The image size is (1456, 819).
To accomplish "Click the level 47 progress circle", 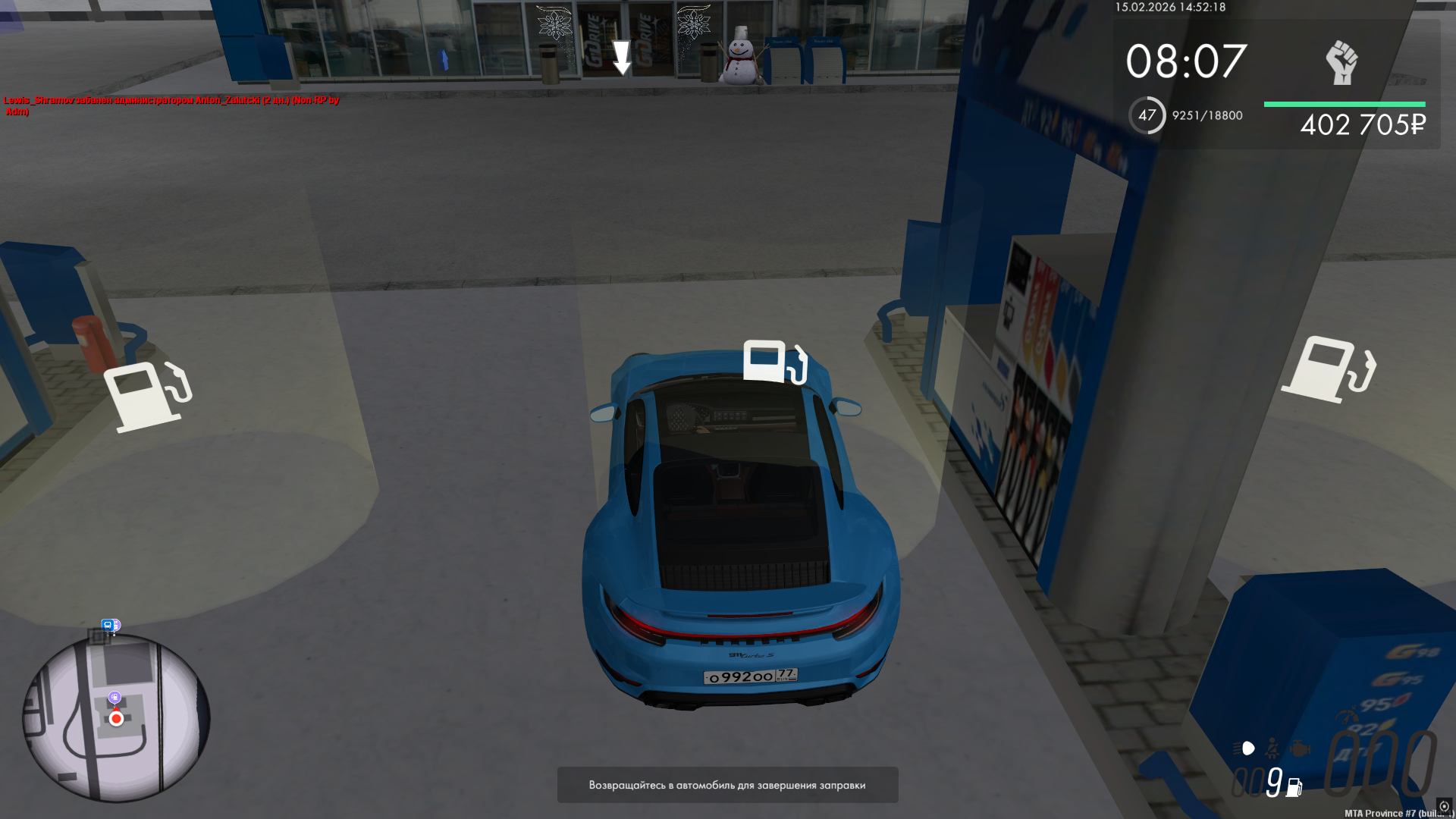I will (1147, 115).
